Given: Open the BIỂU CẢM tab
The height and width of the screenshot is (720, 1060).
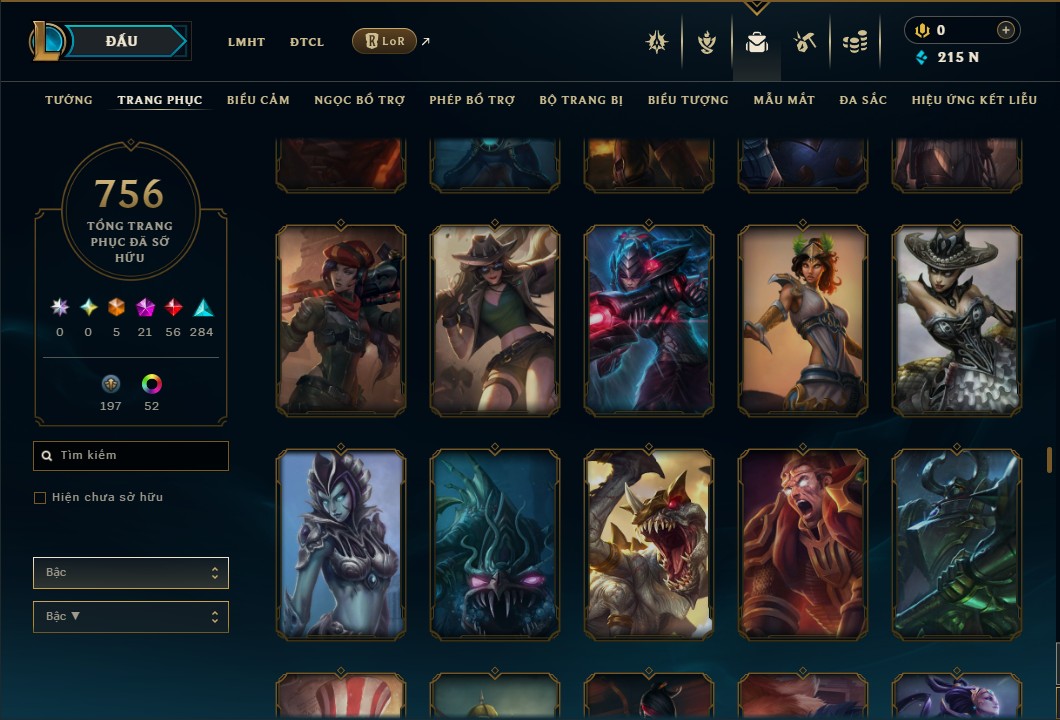Looking at the screenshot, I should [258, 100].
